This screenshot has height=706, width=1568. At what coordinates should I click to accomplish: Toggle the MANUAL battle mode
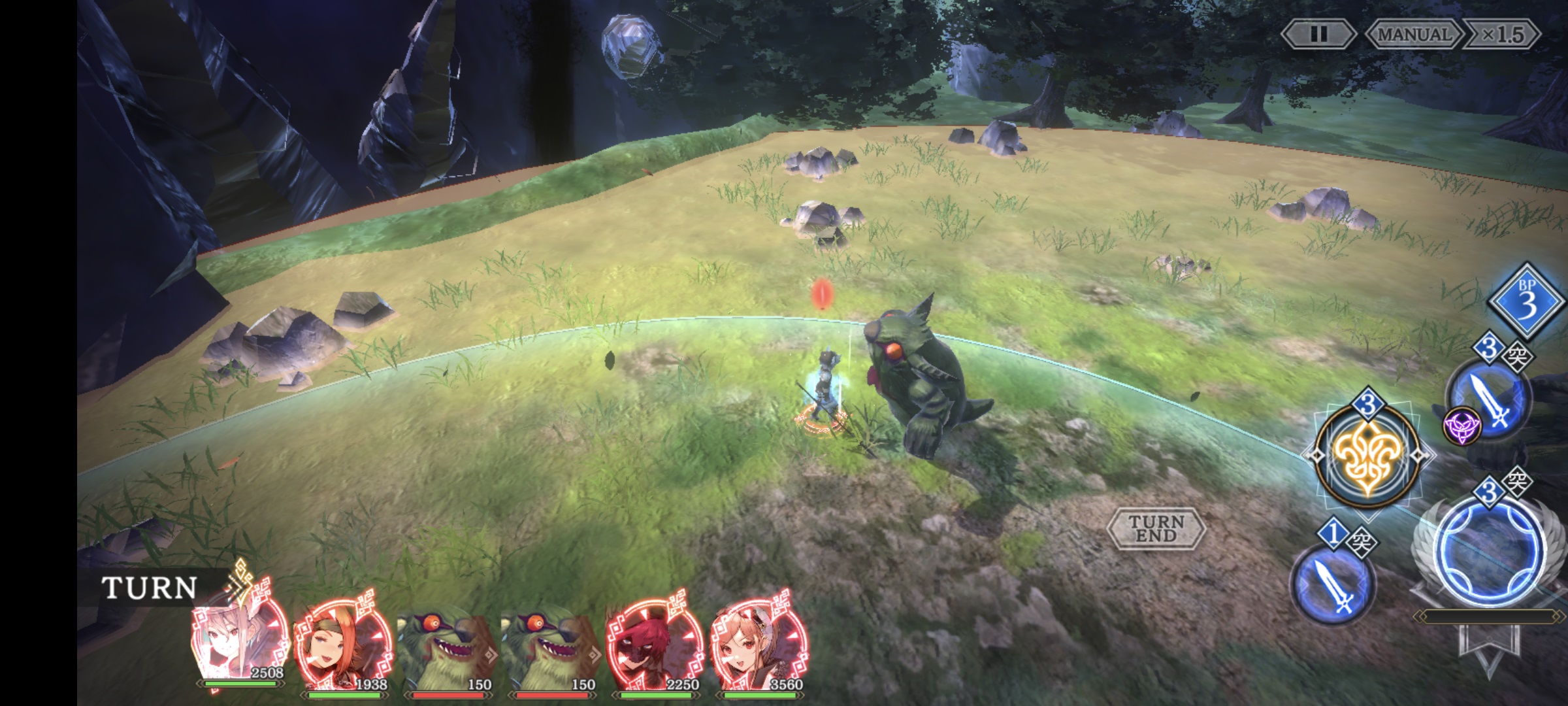coord(1413,34)
